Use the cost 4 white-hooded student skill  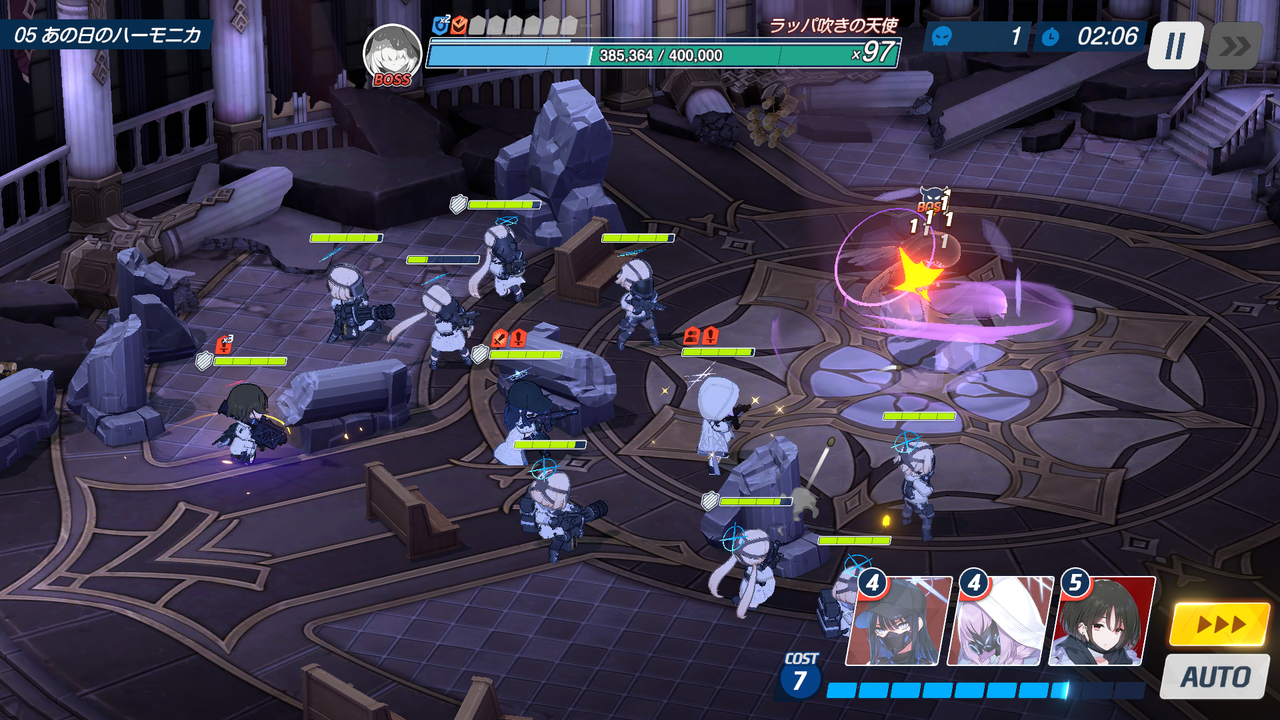(x=1000, y=622)
